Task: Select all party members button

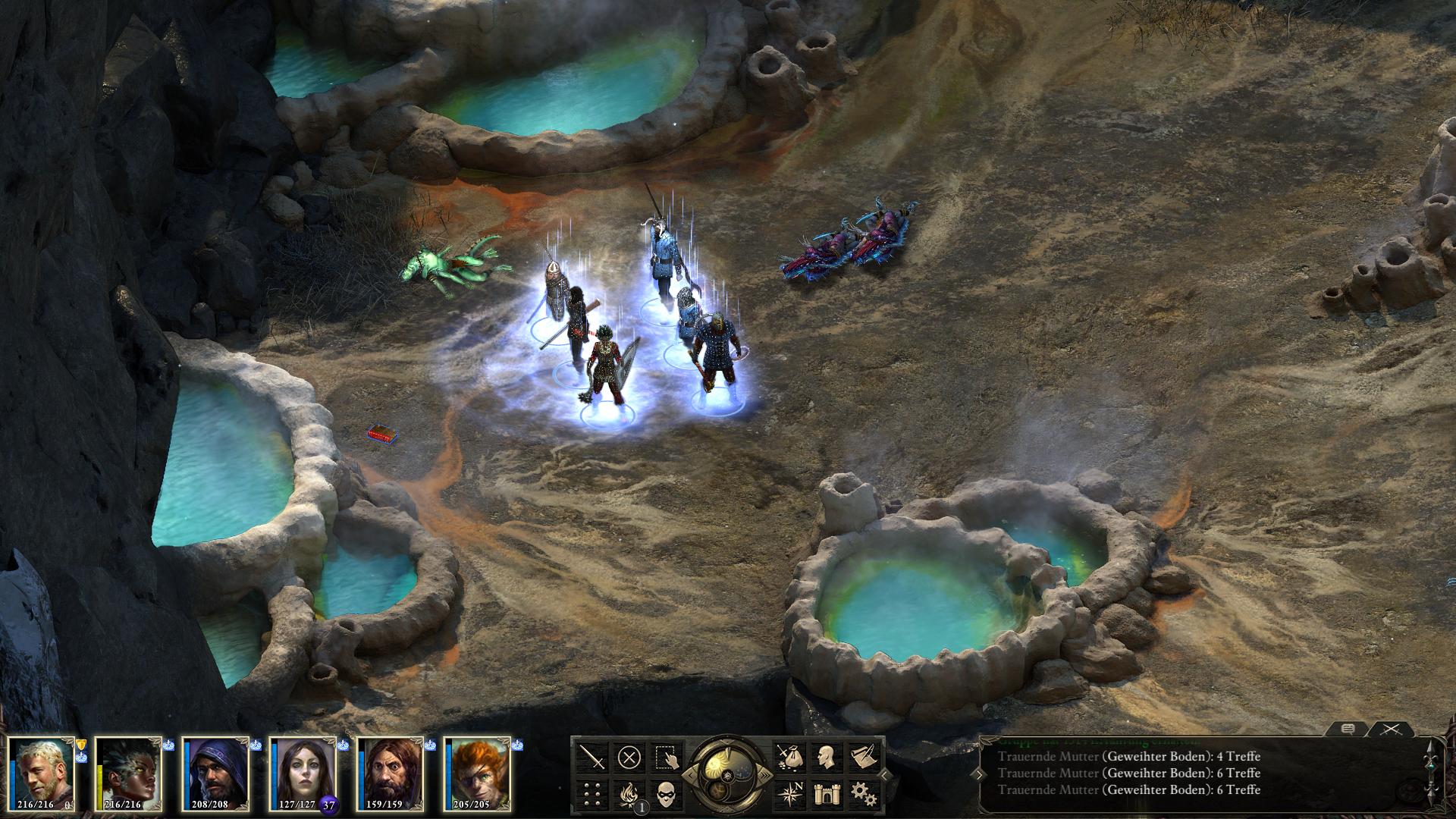Action: coord(666,757)
